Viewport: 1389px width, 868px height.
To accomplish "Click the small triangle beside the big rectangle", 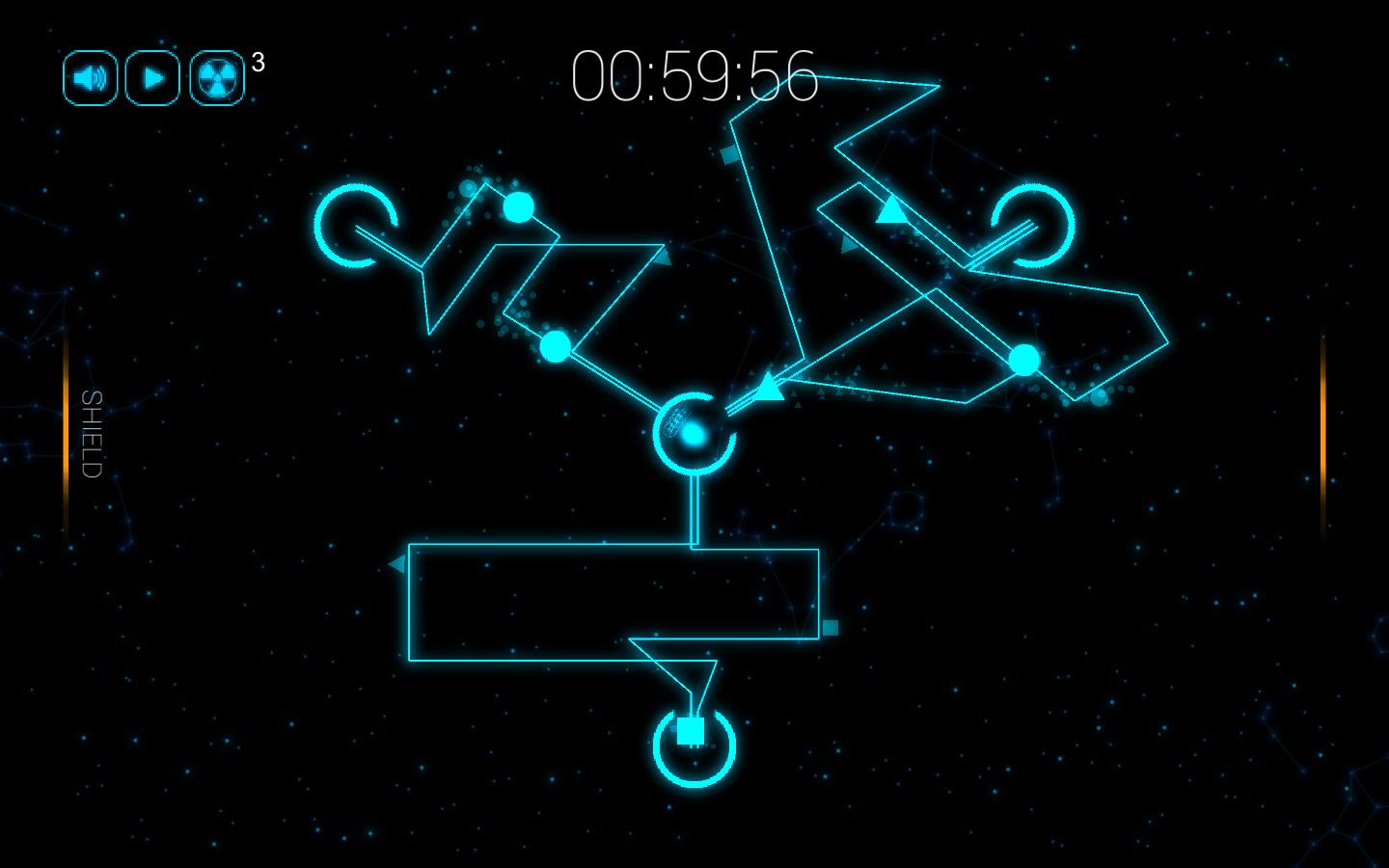I will coord(398,562).
